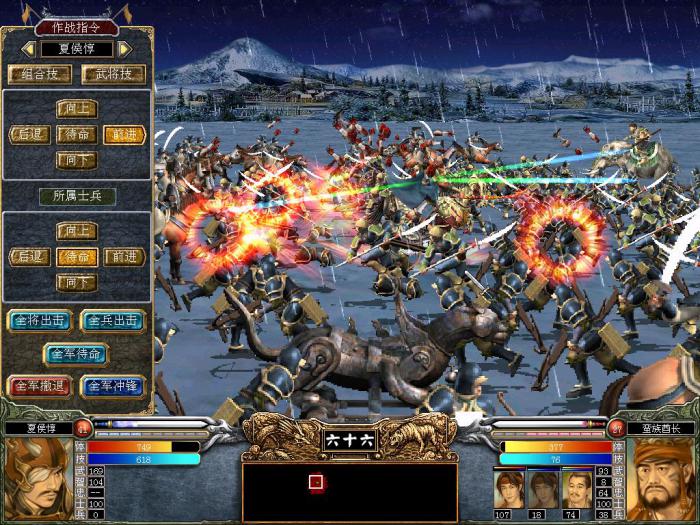Order 所属士兵 soldiers to 后退 (retreat)

pyautogui.click(x=29, y=257)
